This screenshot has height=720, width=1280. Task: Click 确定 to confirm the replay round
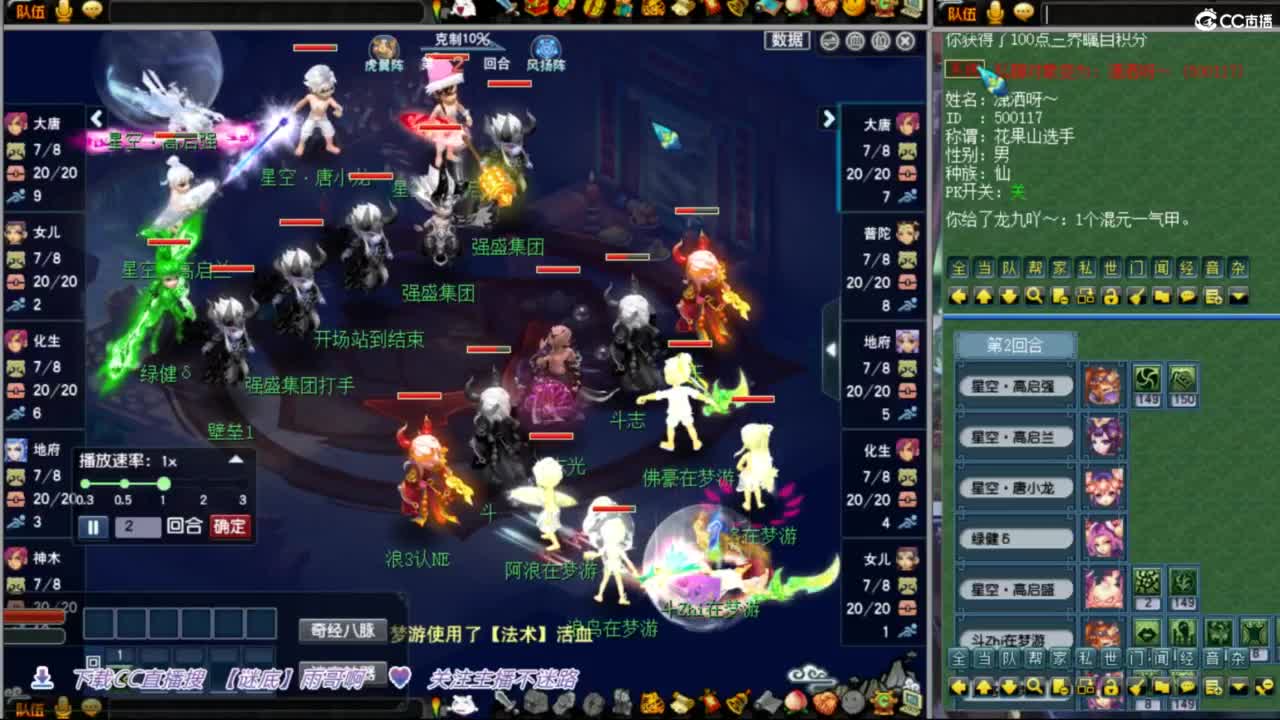click(229, 524)
